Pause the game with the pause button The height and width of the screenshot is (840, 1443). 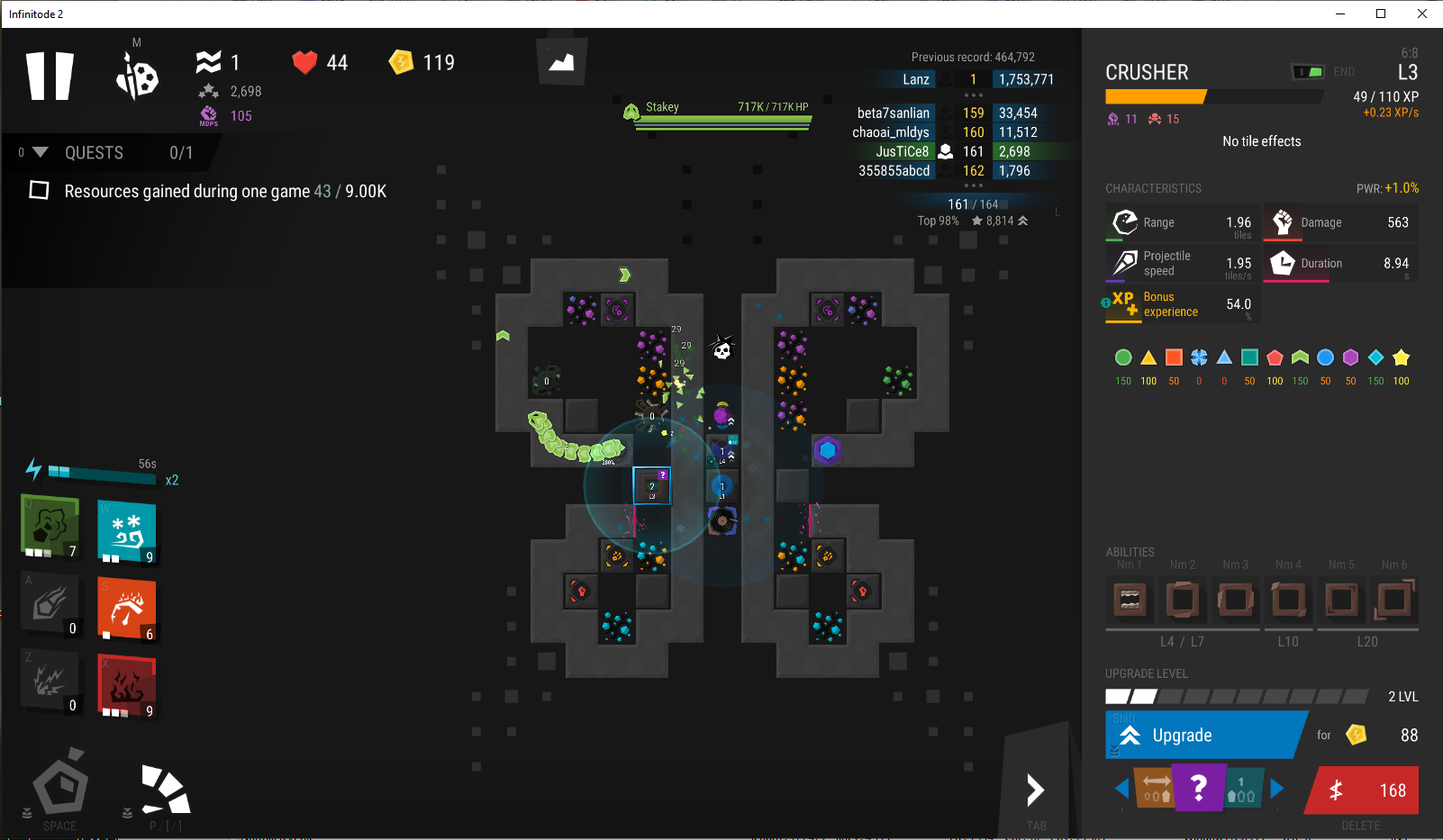pyautogui.click(x=50, y=76)
